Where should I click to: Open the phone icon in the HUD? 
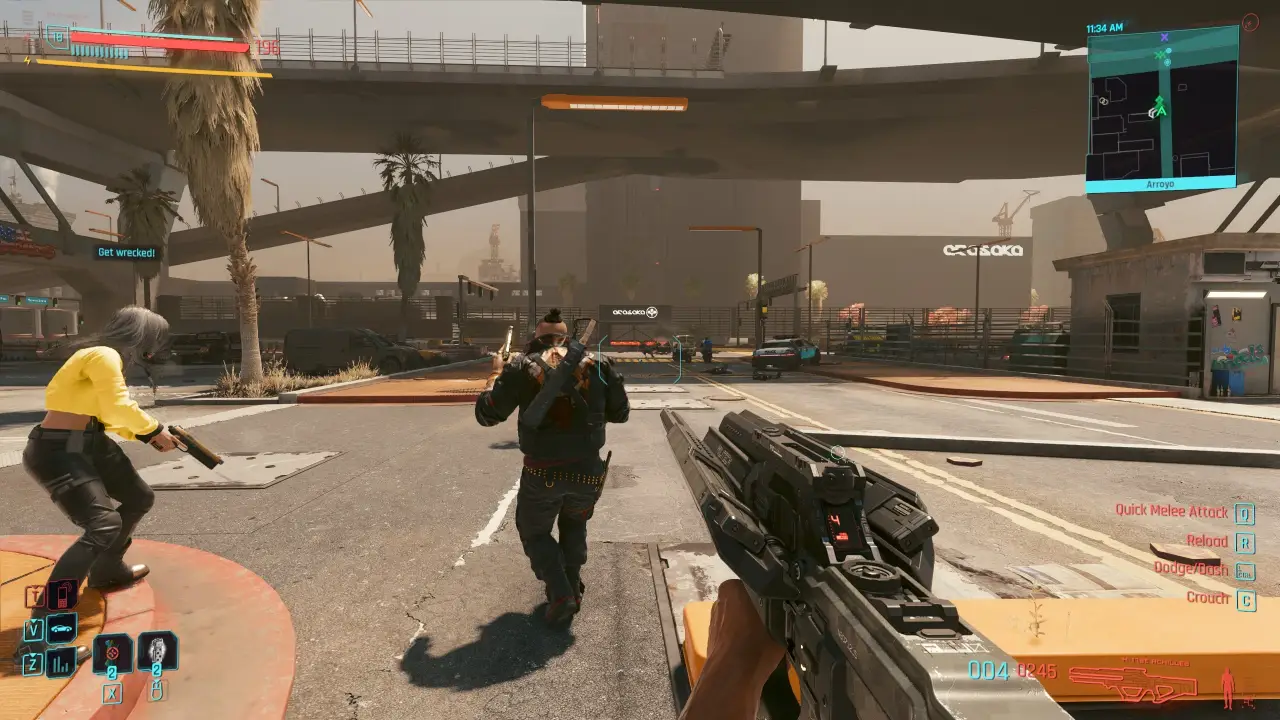[x=63, y=594]
